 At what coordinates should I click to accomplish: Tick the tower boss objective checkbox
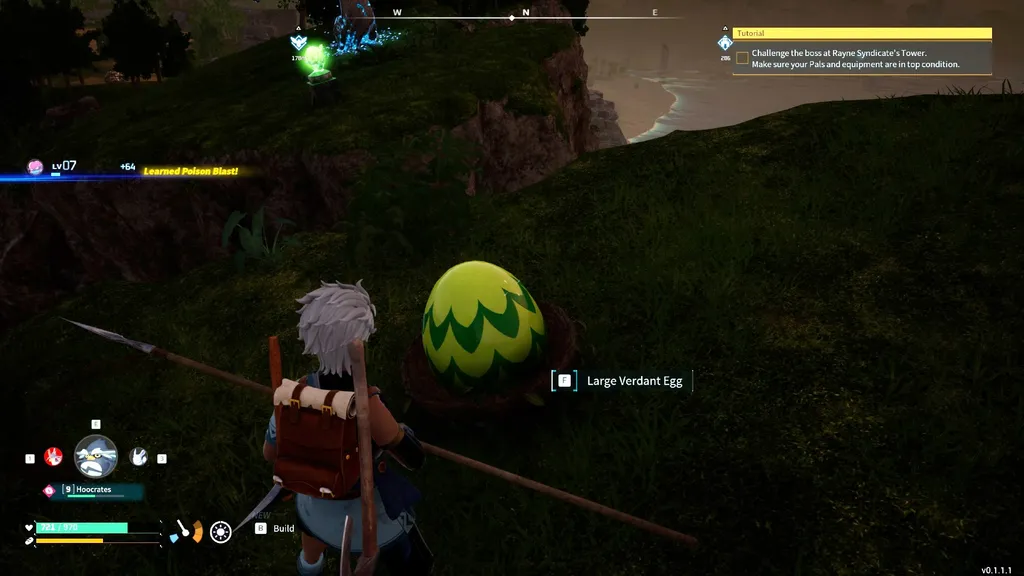[x=742, y=58]
